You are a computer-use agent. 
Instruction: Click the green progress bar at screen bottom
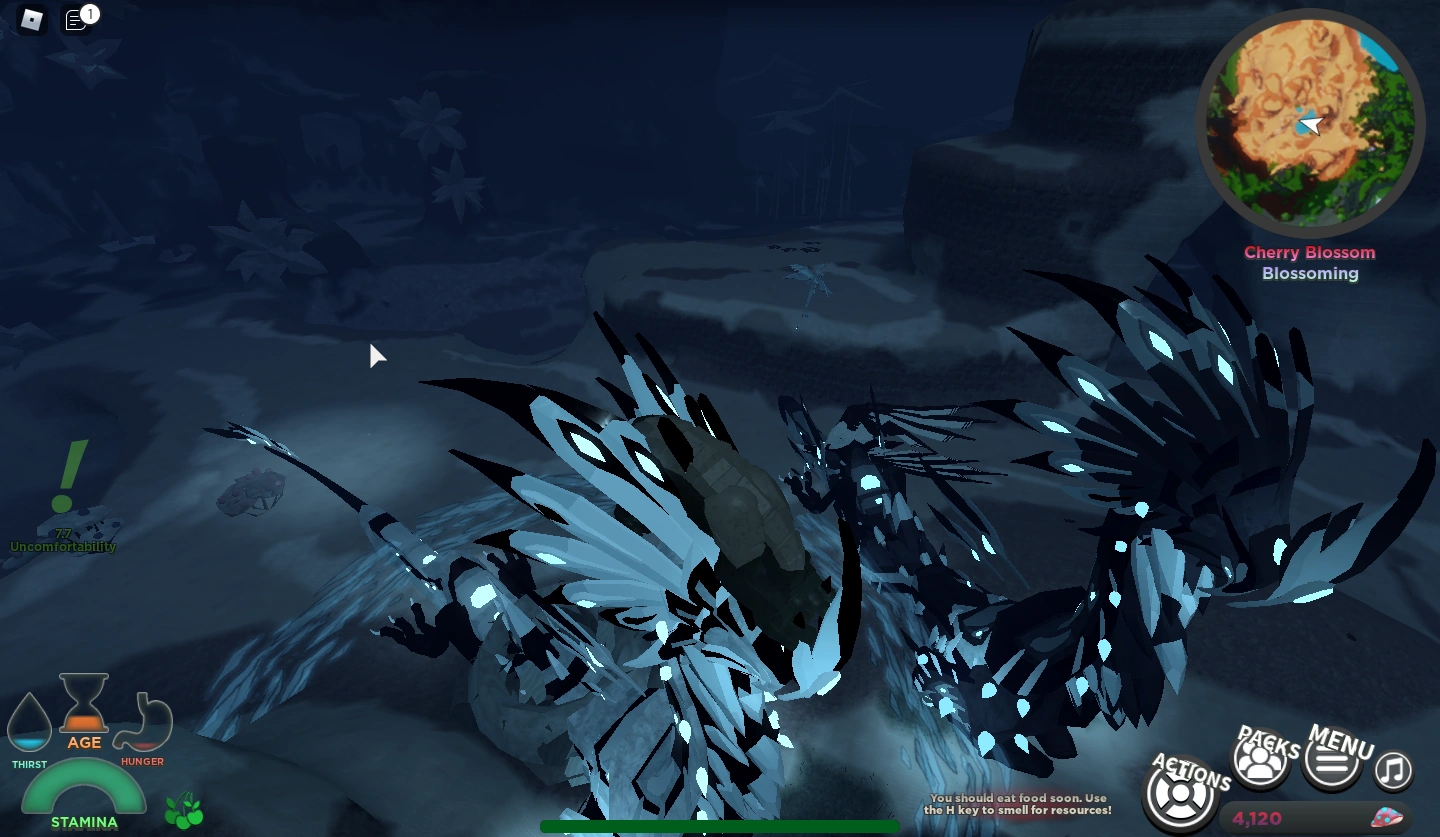719,827
